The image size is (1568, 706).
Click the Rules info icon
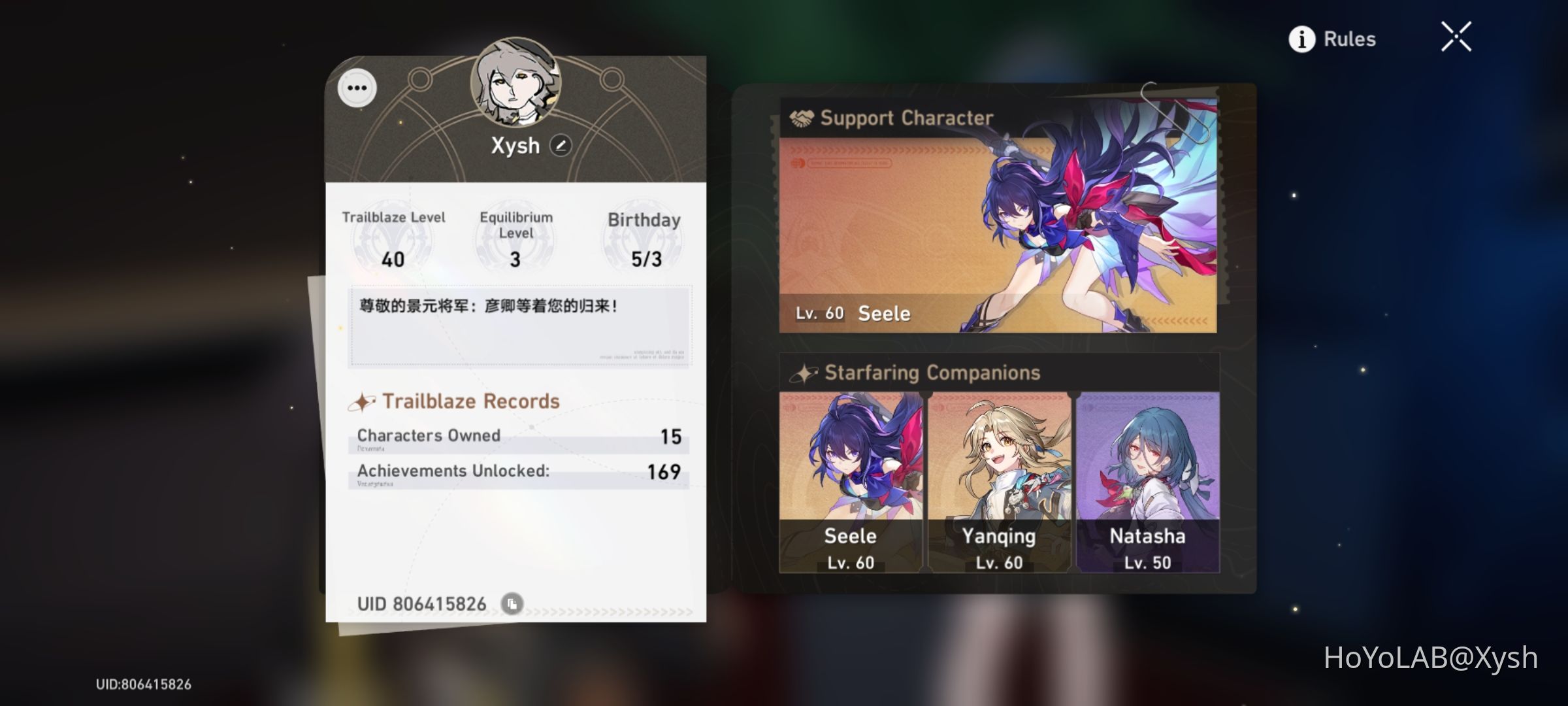pyautogui.click(x=1303, y=39)
